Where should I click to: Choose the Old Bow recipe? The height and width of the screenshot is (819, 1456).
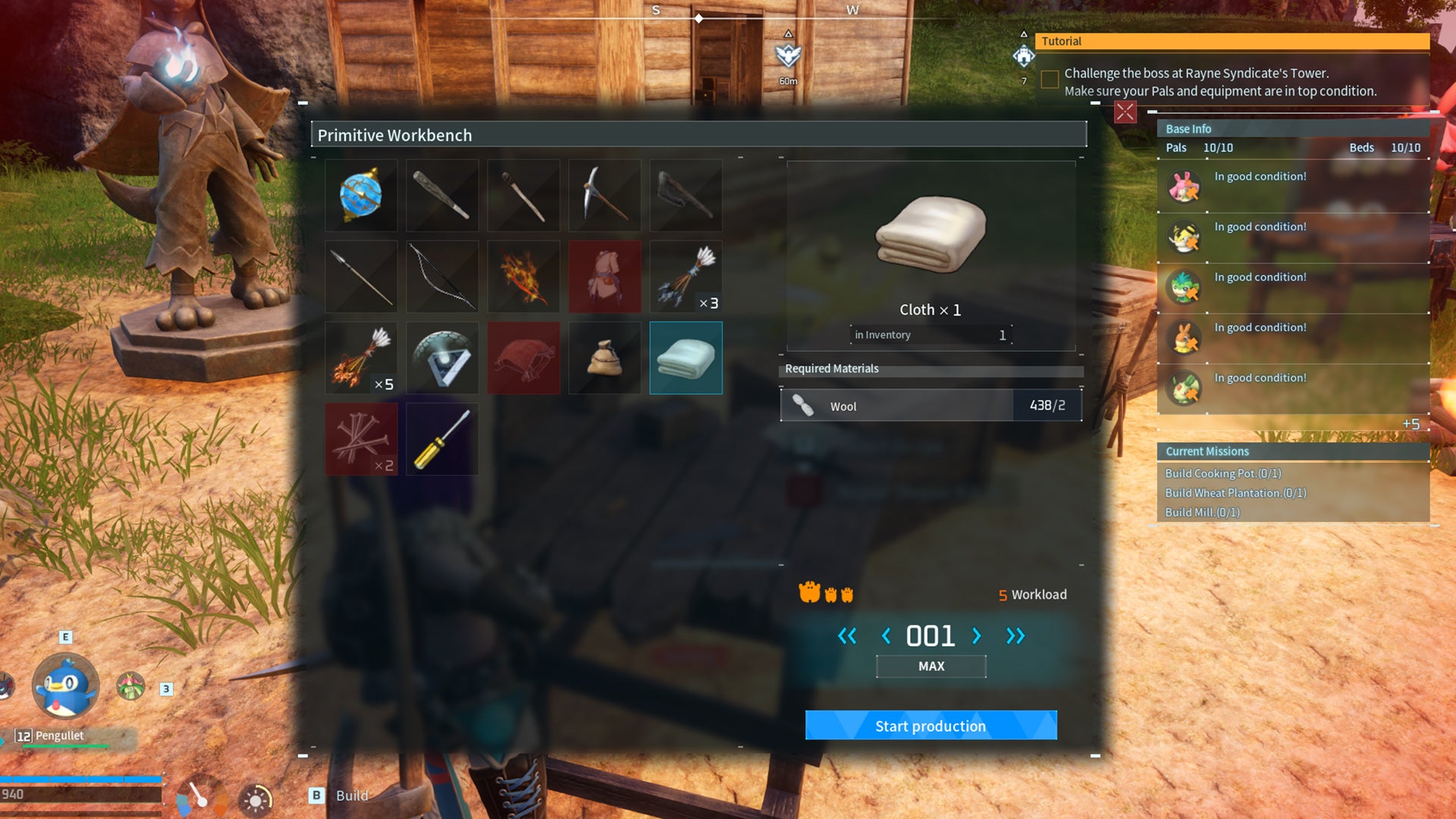pos(442,276)
